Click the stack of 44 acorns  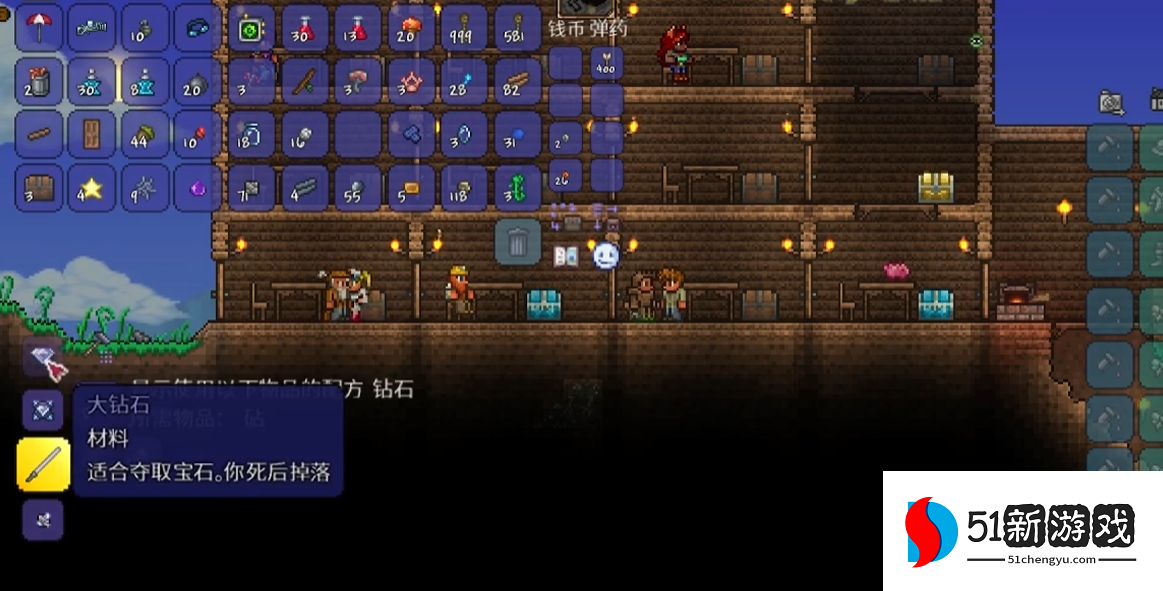[145, 135]
